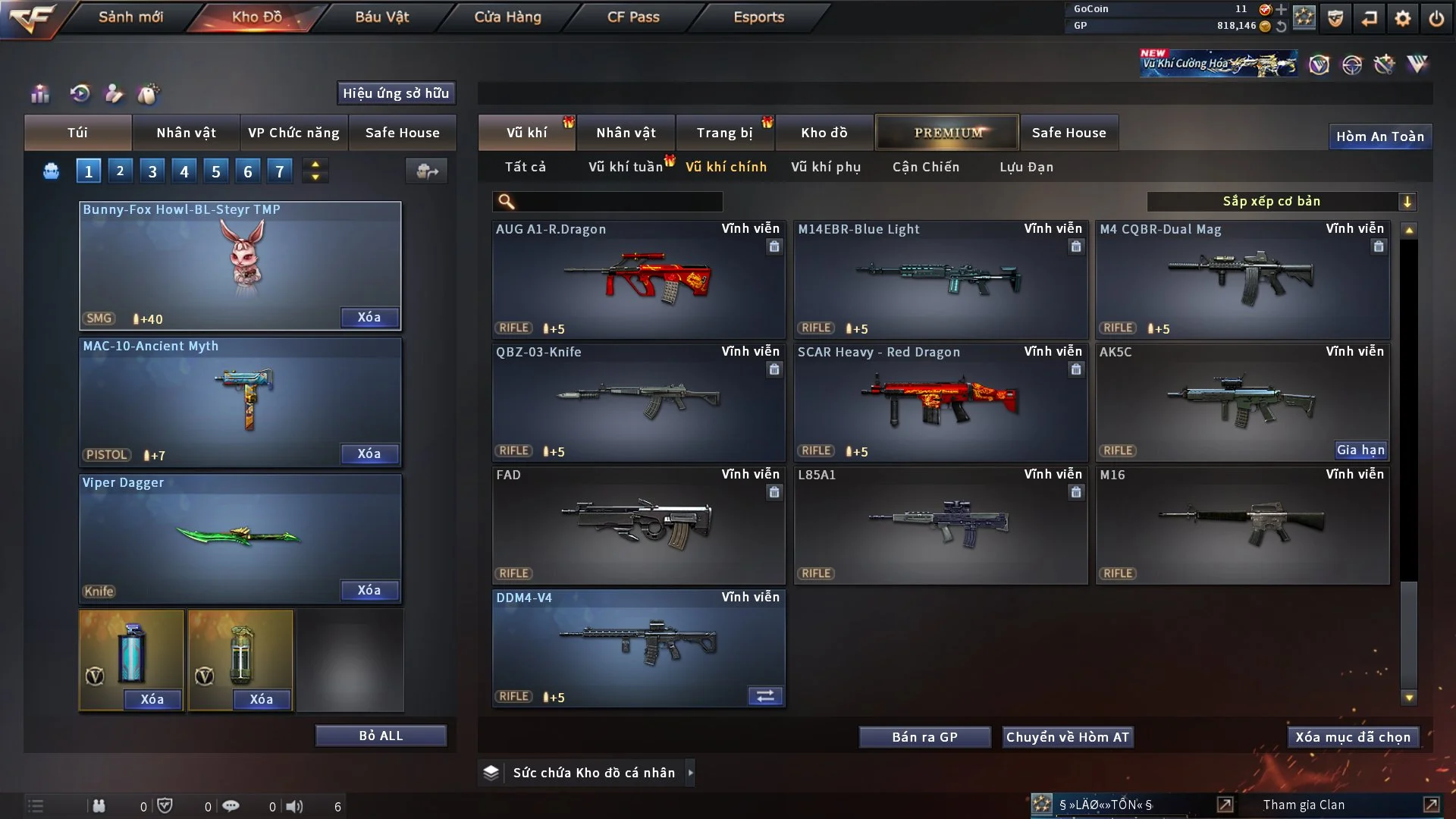The image size is (1456, 819).
Task: Remove the Viper Dagger with Xóa
Action: pos(369,590)
